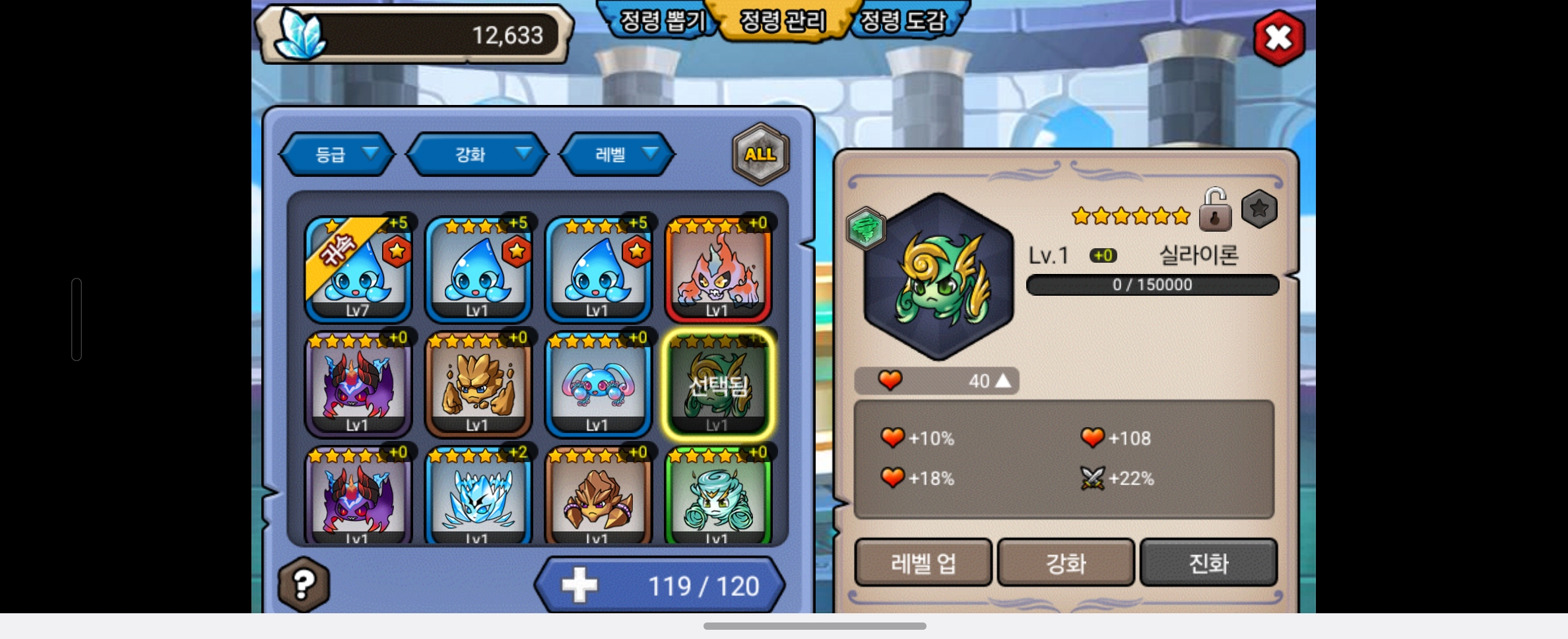
Task: Open the 정령 도감 tab
Action: pyautogui.click(x=903, y=21)
